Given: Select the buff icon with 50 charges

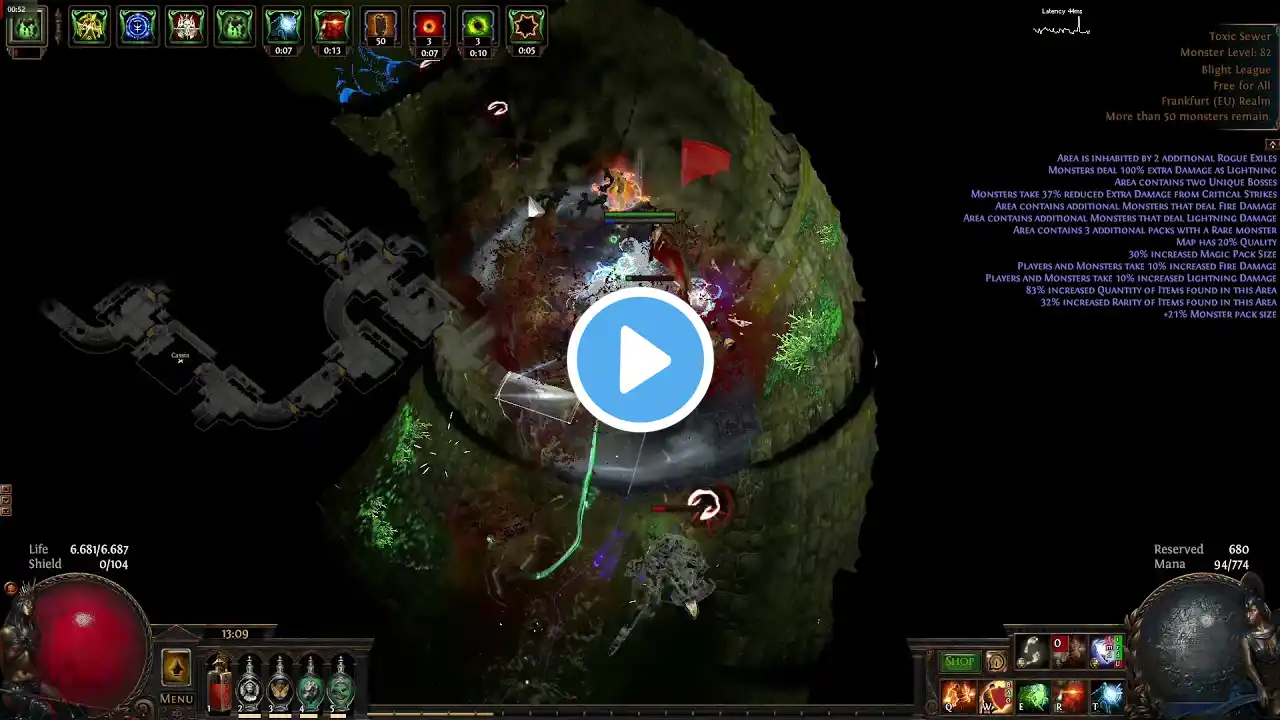Looking at the screenshot, I should tap(380, 26).
